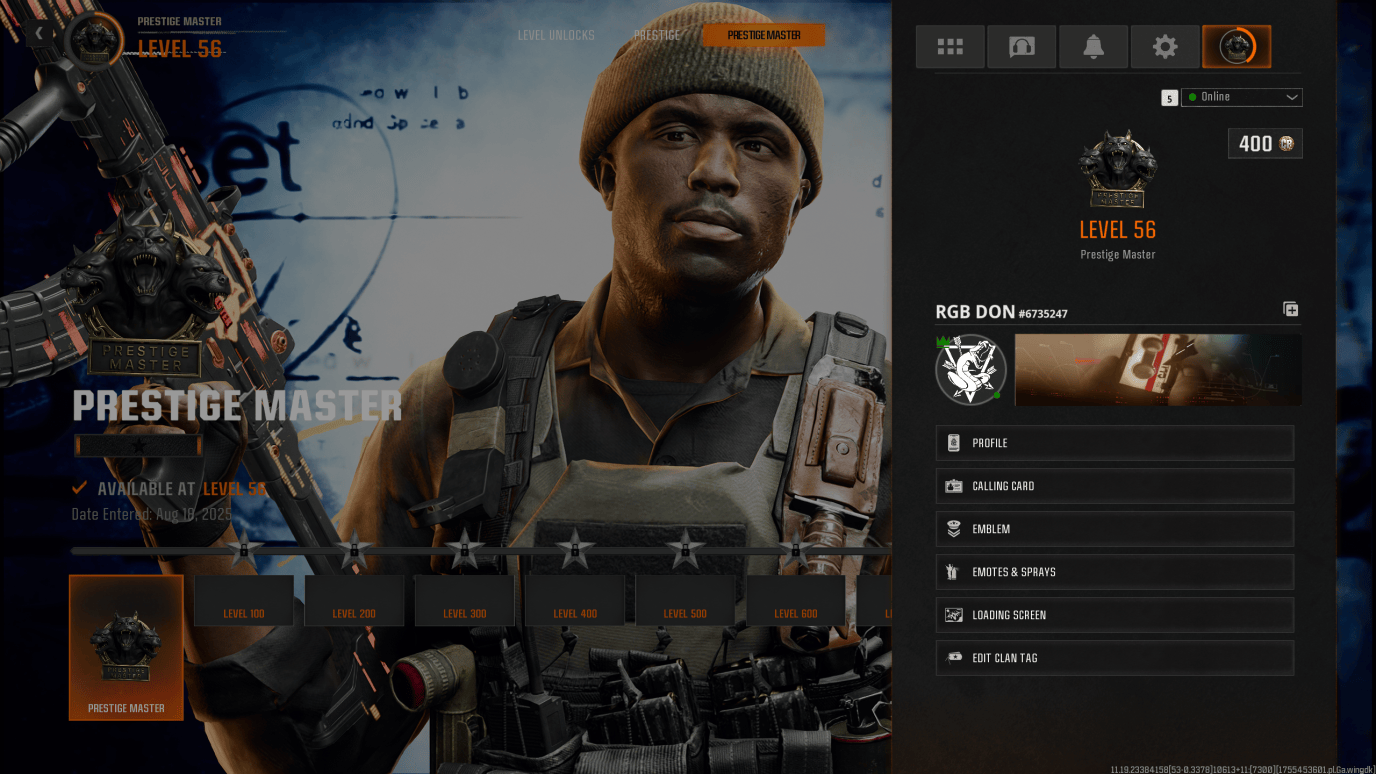Switch to the PRESTIGE tab
The image size is (1376, 774).
(x=657, y=34)
